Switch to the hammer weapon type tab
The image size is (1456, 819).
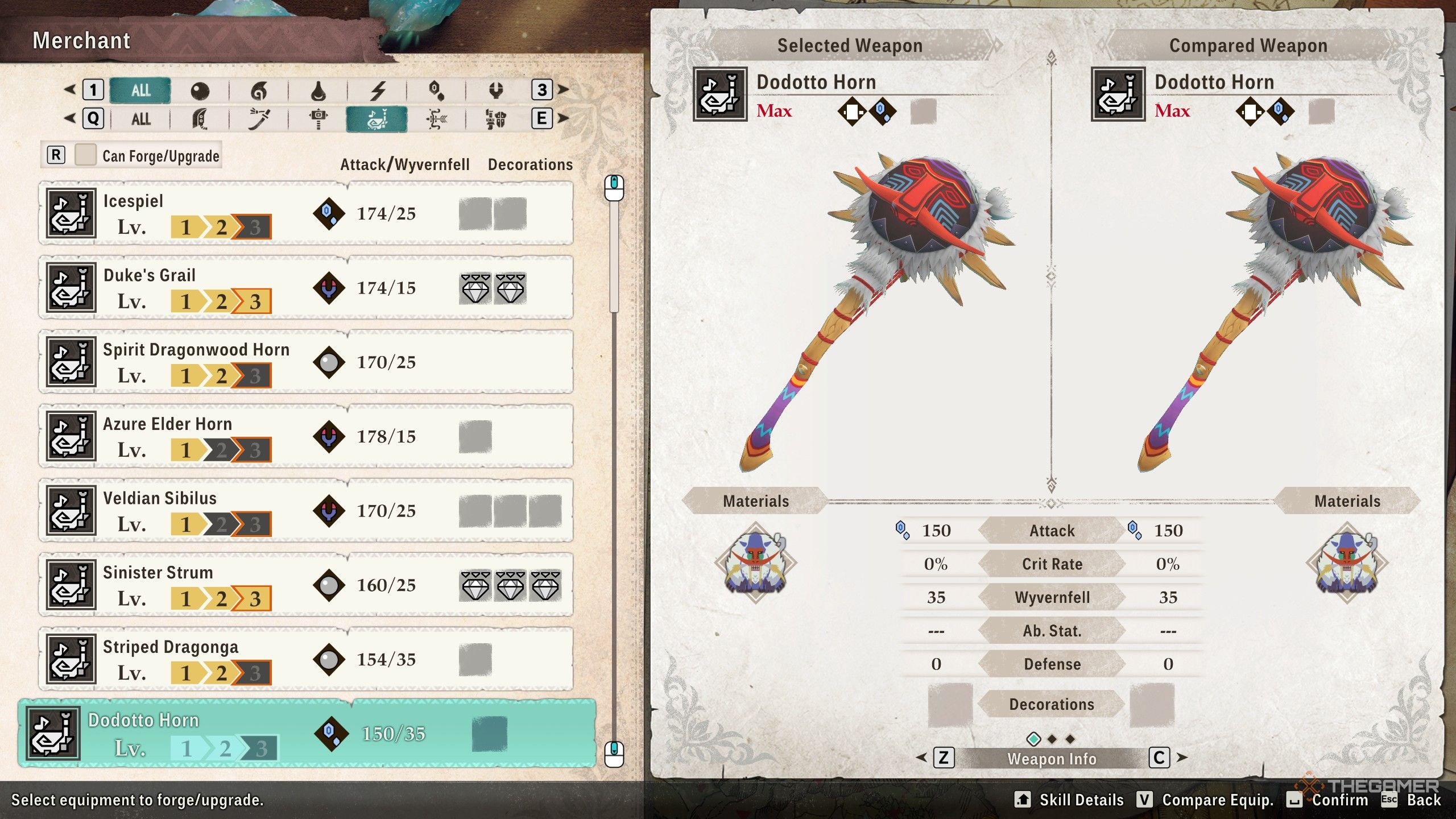point(318,119)
